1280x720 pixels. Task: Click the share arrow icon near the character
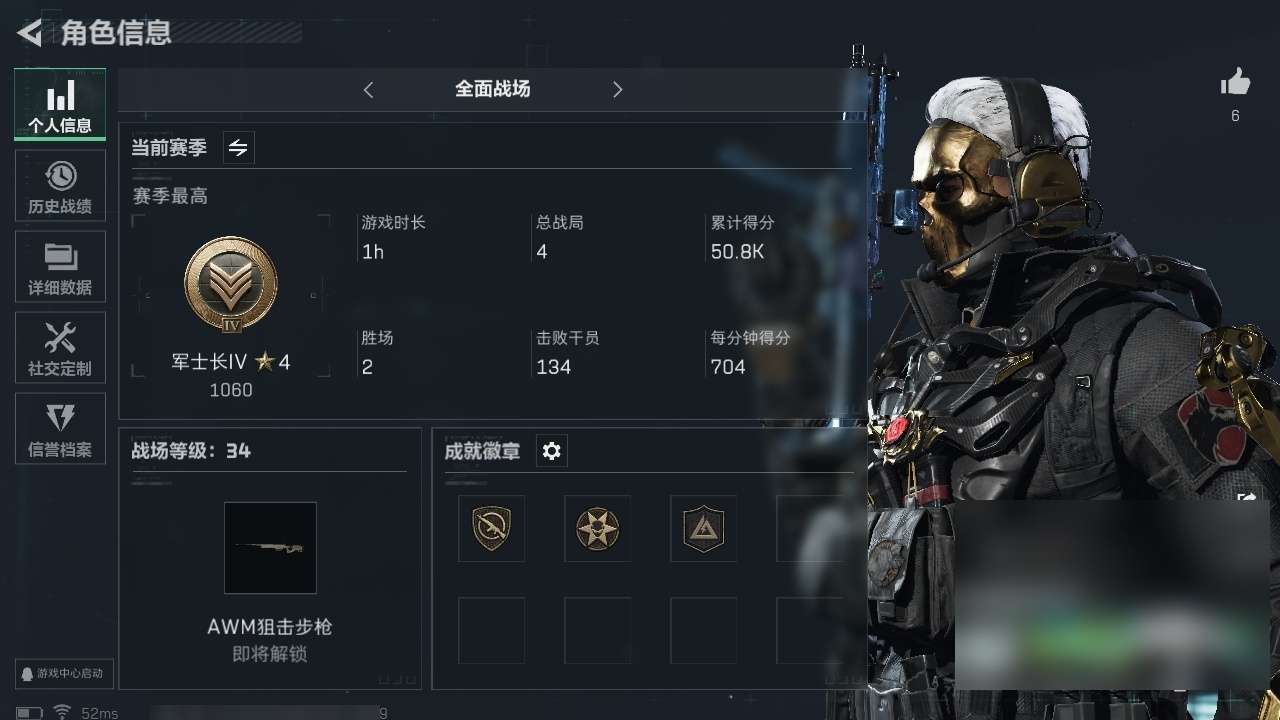point(1246,497)
